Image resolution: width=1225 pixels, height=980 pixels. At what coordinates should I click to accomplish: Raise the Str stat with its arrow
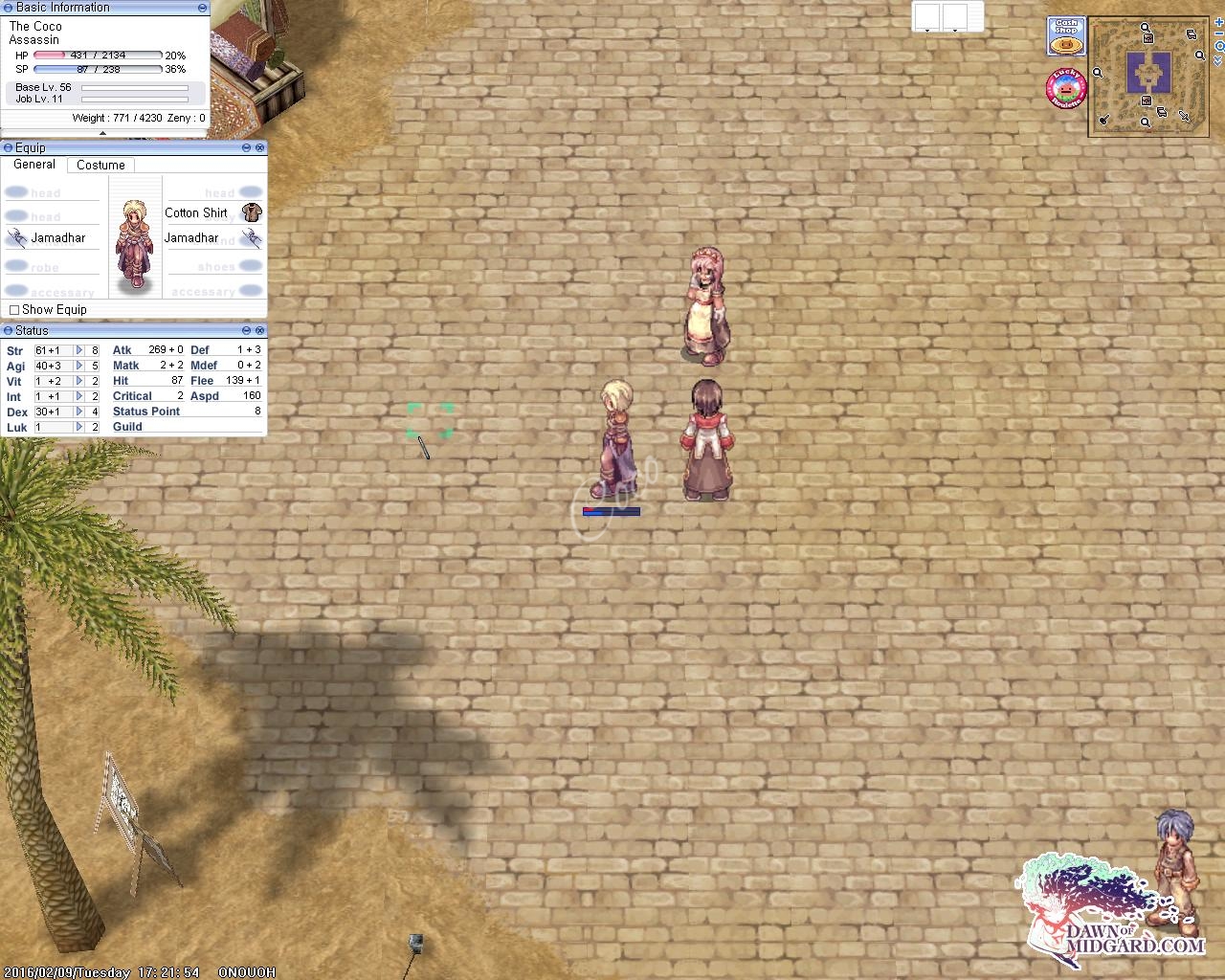[80, 350]
